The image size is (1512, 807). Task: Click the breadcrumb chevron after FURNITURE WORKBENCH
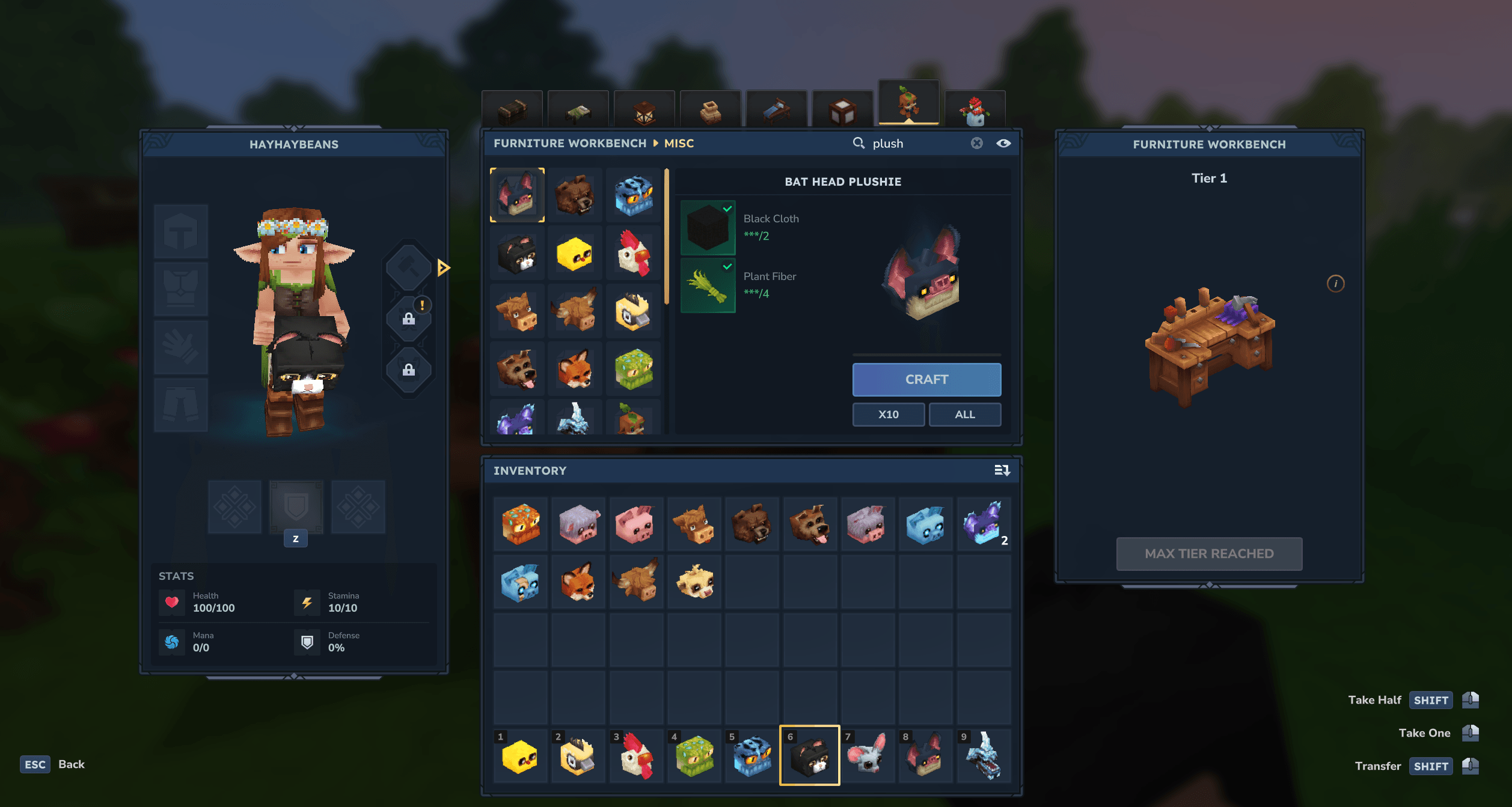(655, 143)
